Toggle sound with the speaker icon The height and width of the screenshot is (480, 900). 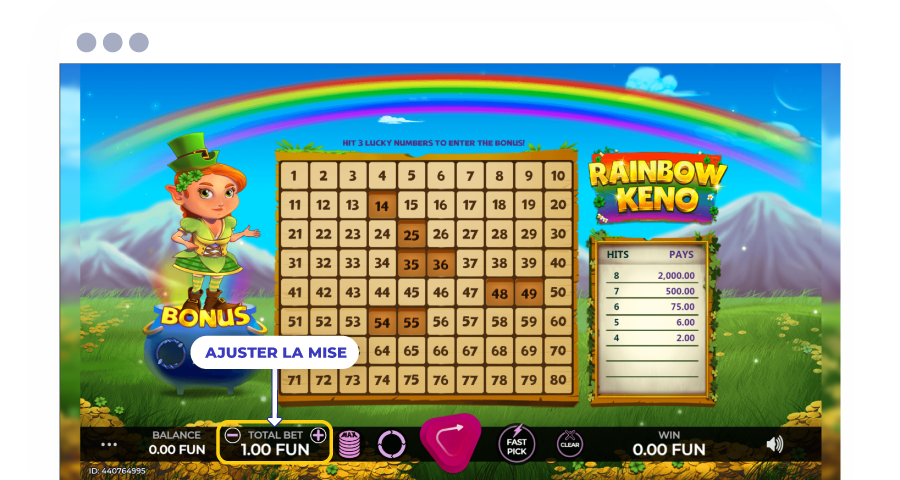coord(774,444)
